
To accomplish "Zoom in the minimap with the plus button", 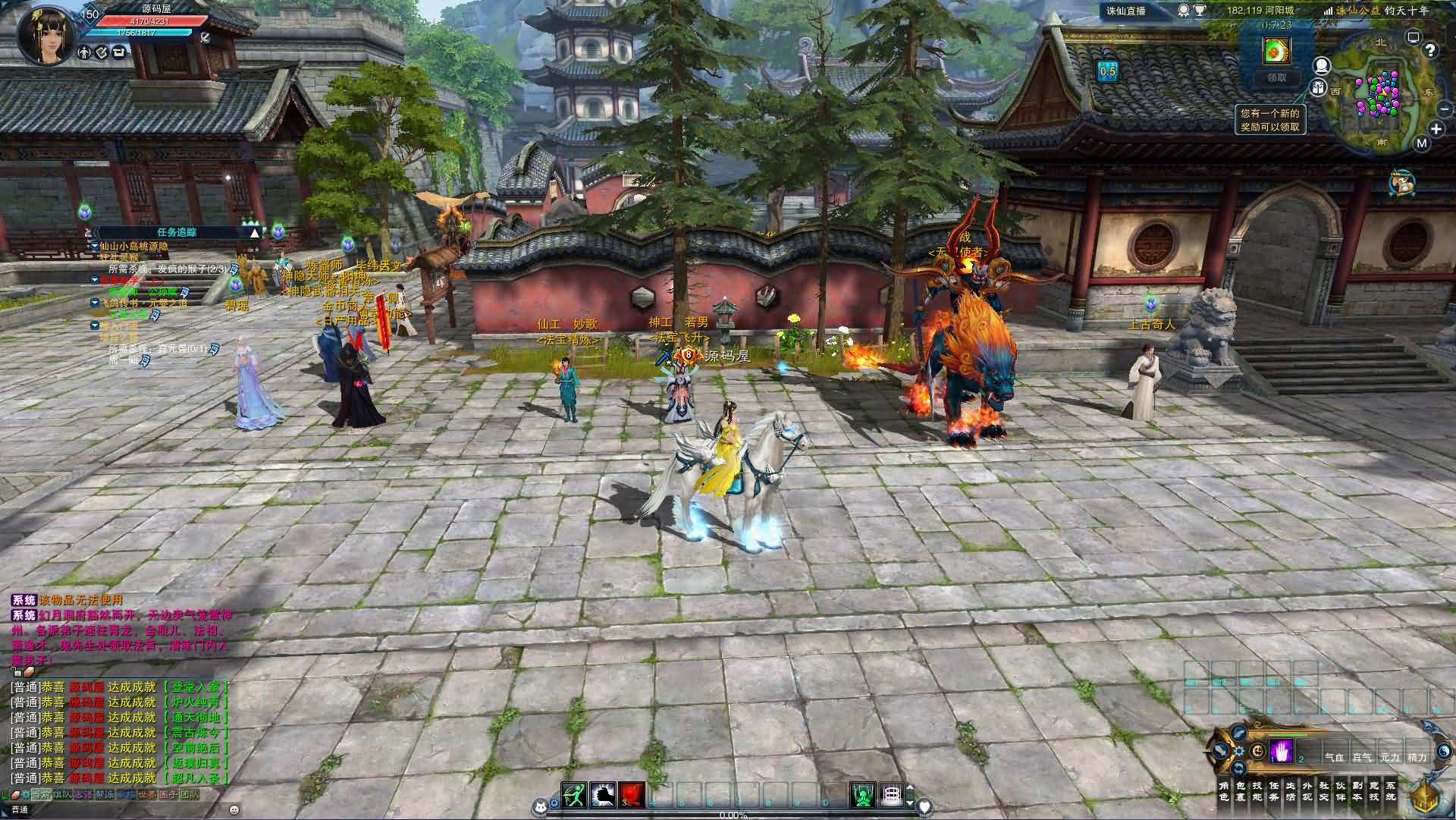I will coord(1436,129).
